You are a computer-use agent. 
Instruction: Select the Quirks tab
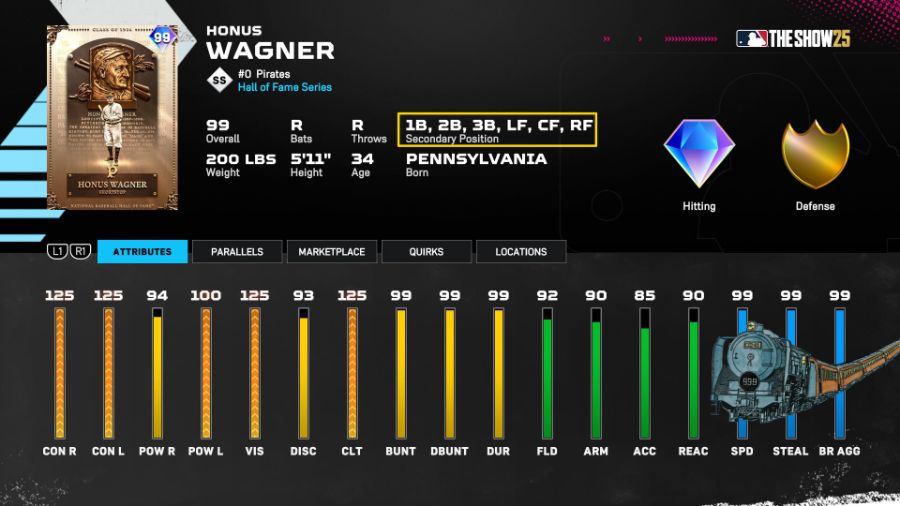pyautogui.click(x=426, y=252)
